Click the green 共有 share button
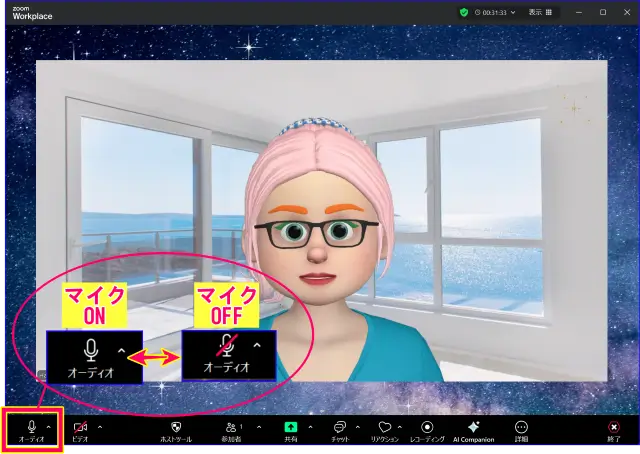Image resolution: width=640 pixels, height=454 pixels. 291,430
